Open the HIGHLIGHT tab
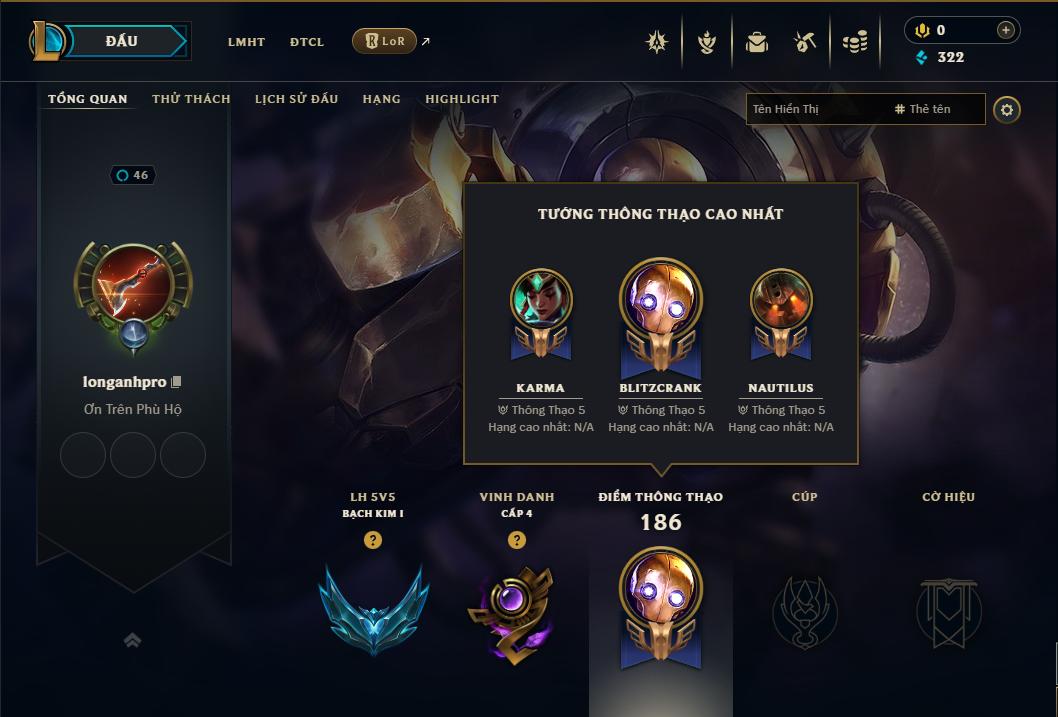Viewport: 1058px width, 717px height. pos(462,99)
